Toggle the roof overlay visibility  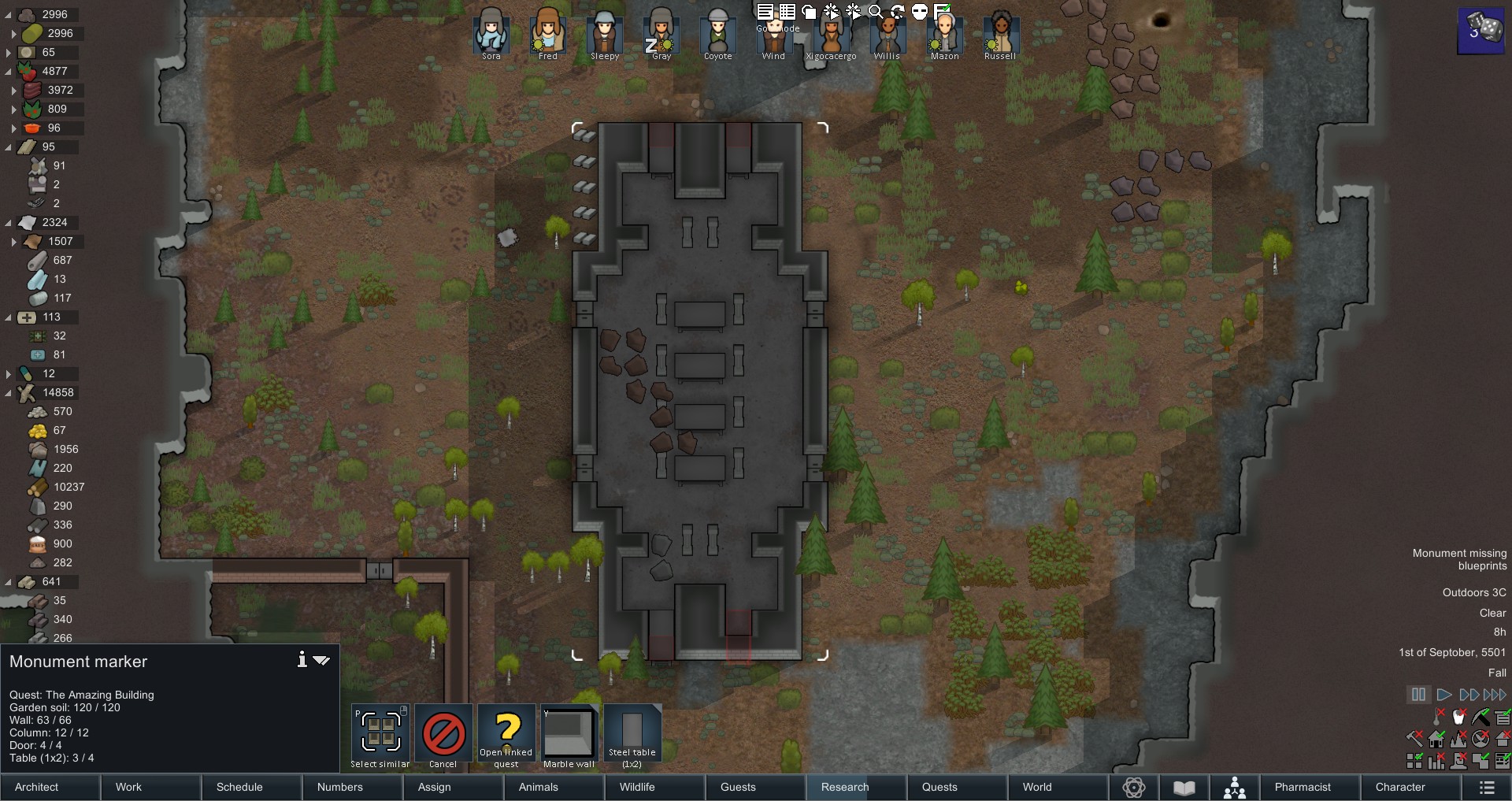tap(1503, 739)
